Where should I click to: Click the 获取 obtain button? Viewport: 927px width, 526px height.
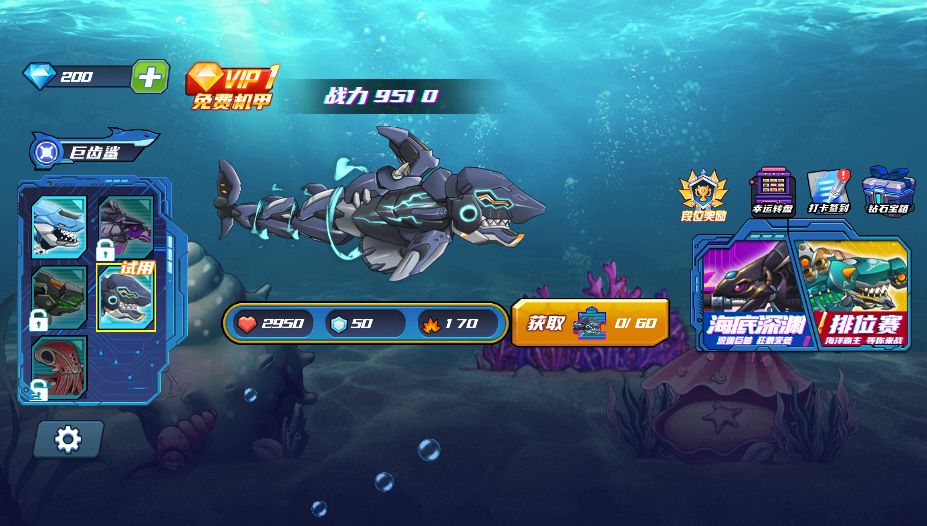(590, 323)
